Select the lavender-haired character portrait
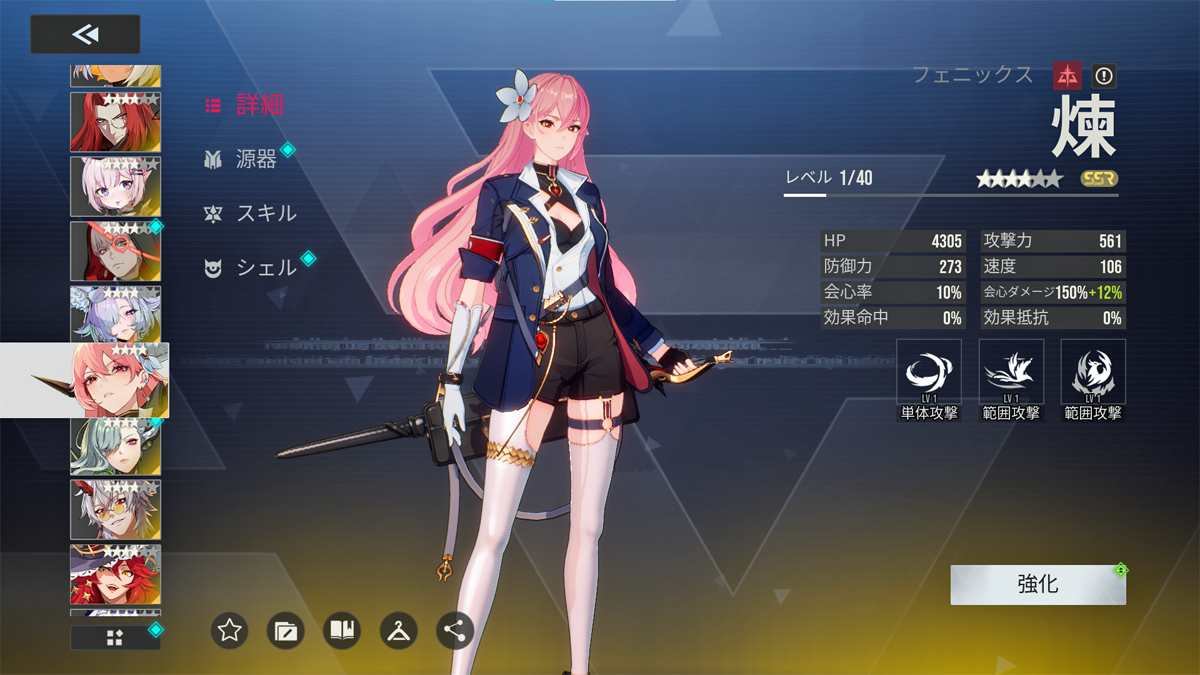Screen dimensions: 1200x675 click(x=115, y=314)
